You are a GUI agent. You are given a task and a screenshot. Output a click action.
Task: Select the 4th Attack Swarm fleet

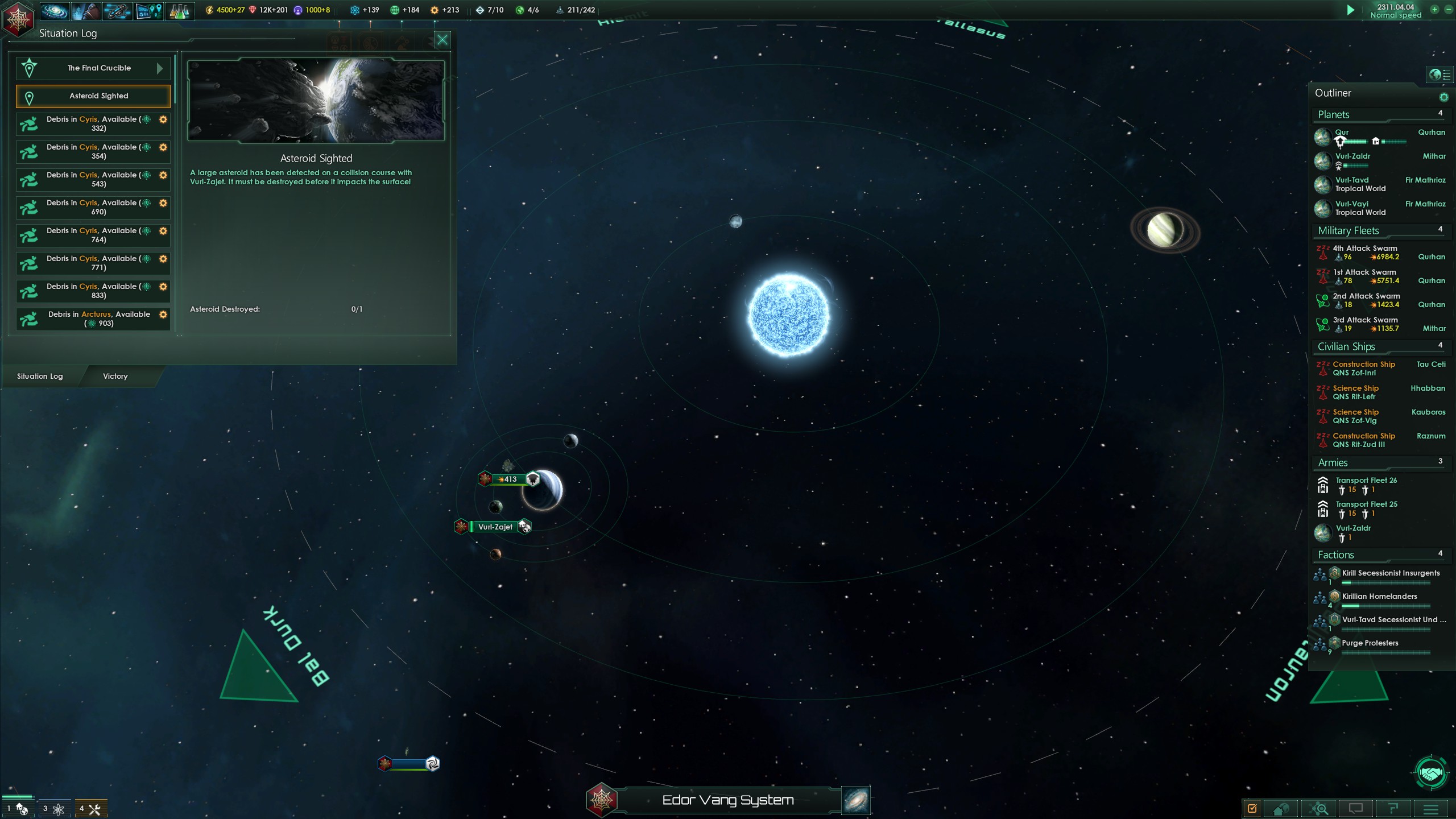tap(1364, 253)
